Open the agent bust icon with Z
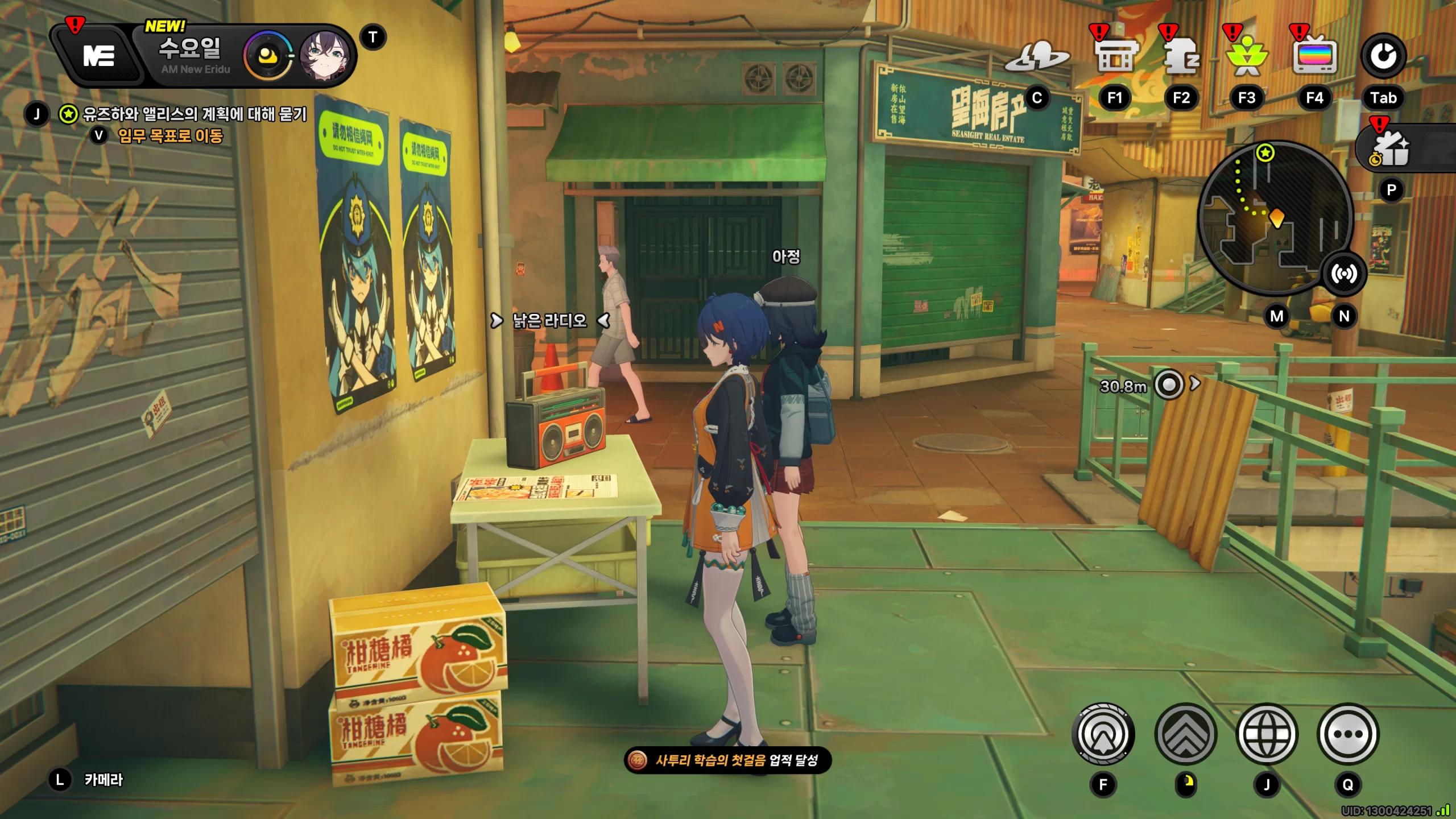The width and height of the screenshot is (1456, 819). 1181,57
